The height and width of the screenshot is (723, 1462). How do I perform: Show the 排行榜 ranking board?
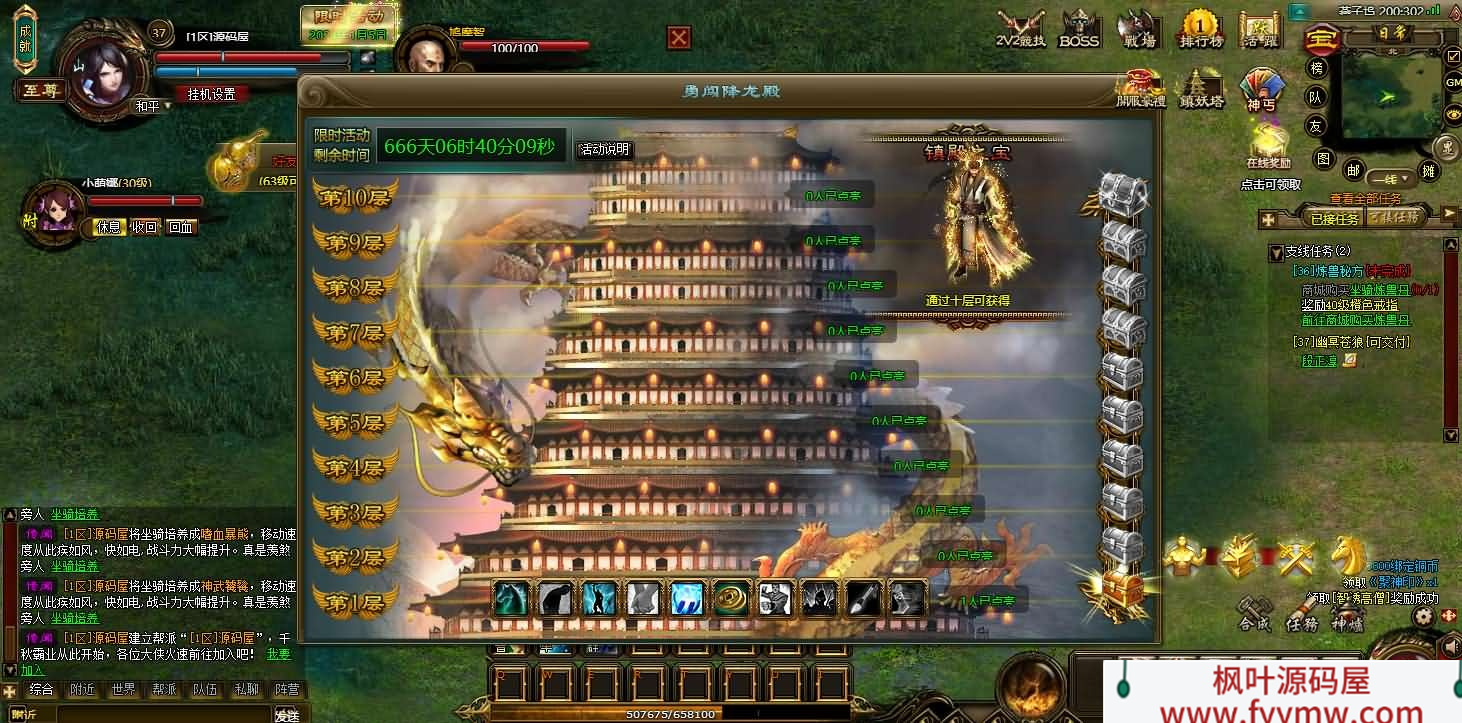click(x=1201, y=29)
